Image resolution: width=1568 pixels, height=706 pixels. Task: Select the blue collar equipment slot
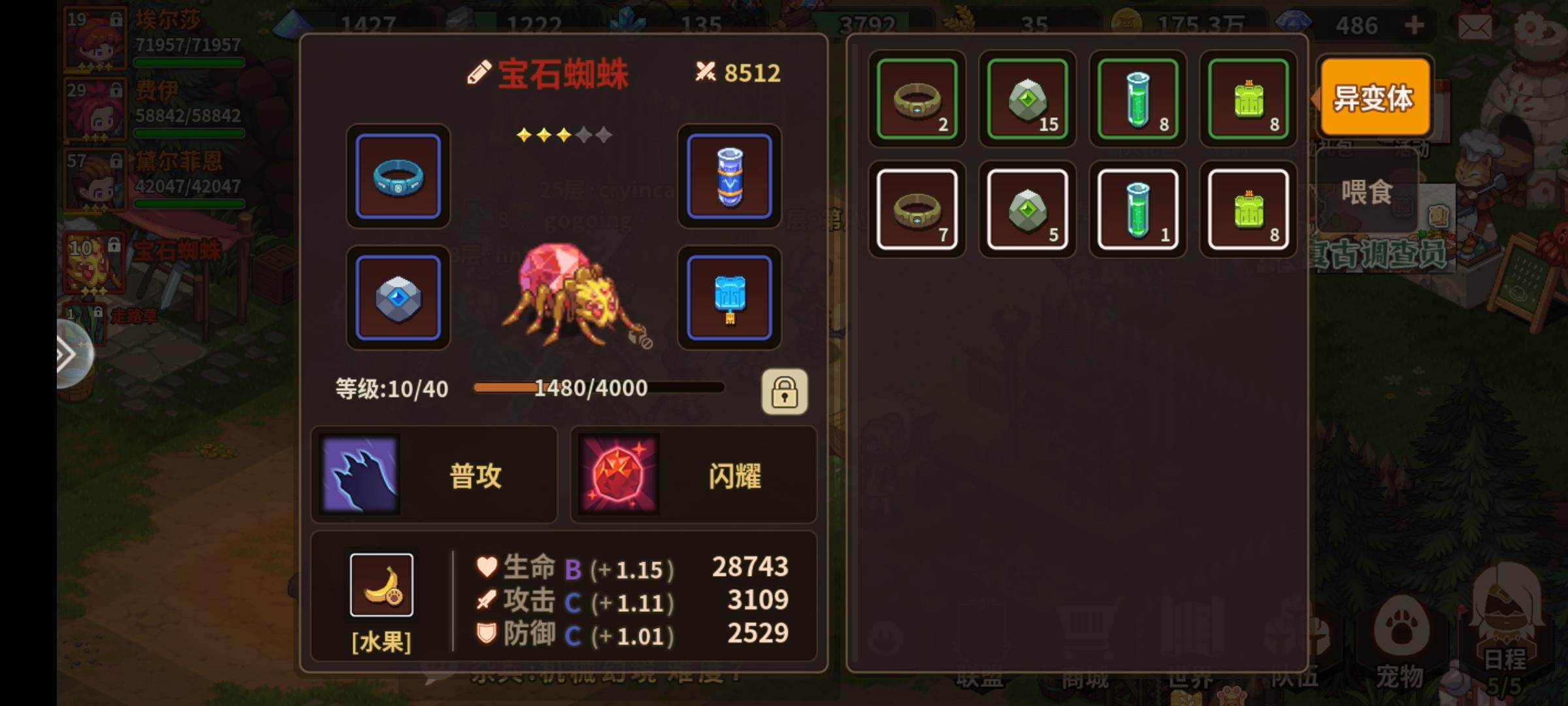(x=397, y=178)
